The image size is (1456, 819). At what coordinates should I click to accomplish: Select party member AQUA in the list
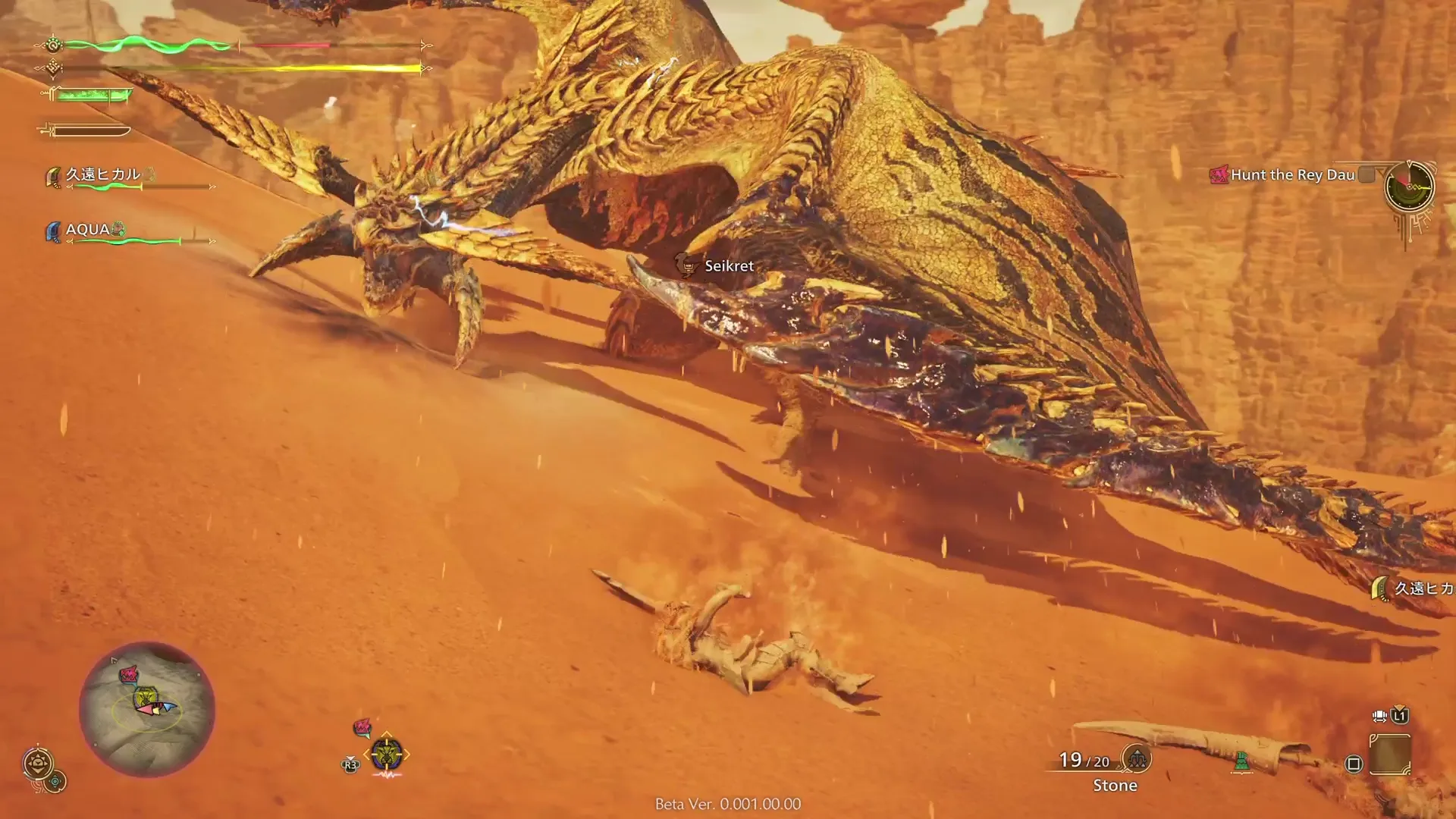click(x=88, y=230)
